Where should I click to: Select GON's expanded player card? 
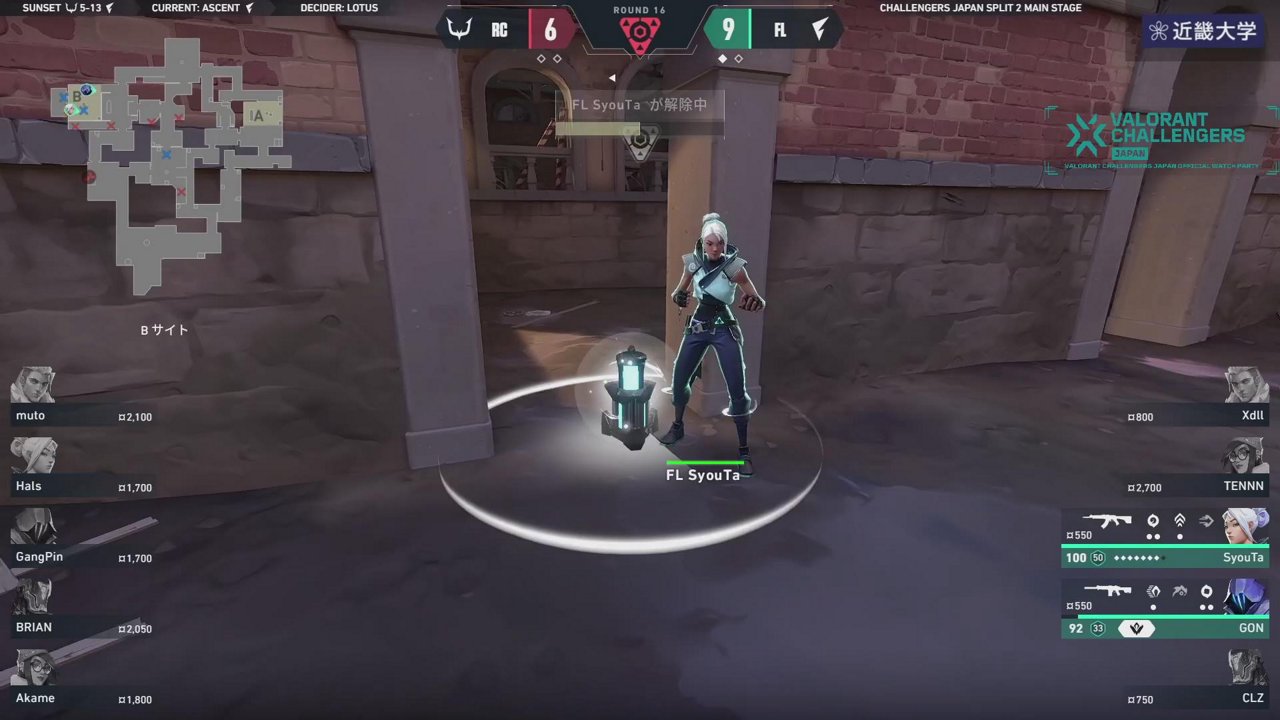pos(1165,609)
